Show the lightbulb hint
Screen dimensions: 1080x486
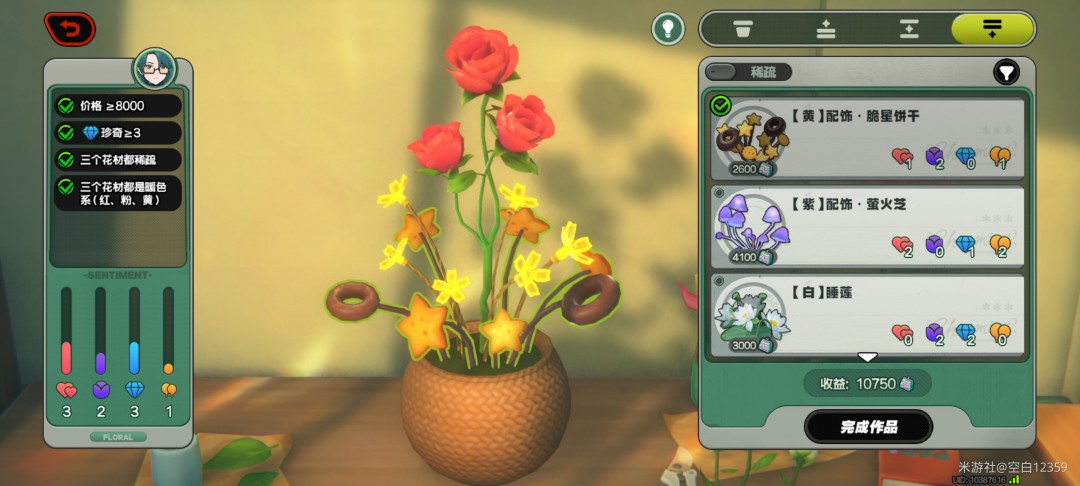(x=668, y=28)
